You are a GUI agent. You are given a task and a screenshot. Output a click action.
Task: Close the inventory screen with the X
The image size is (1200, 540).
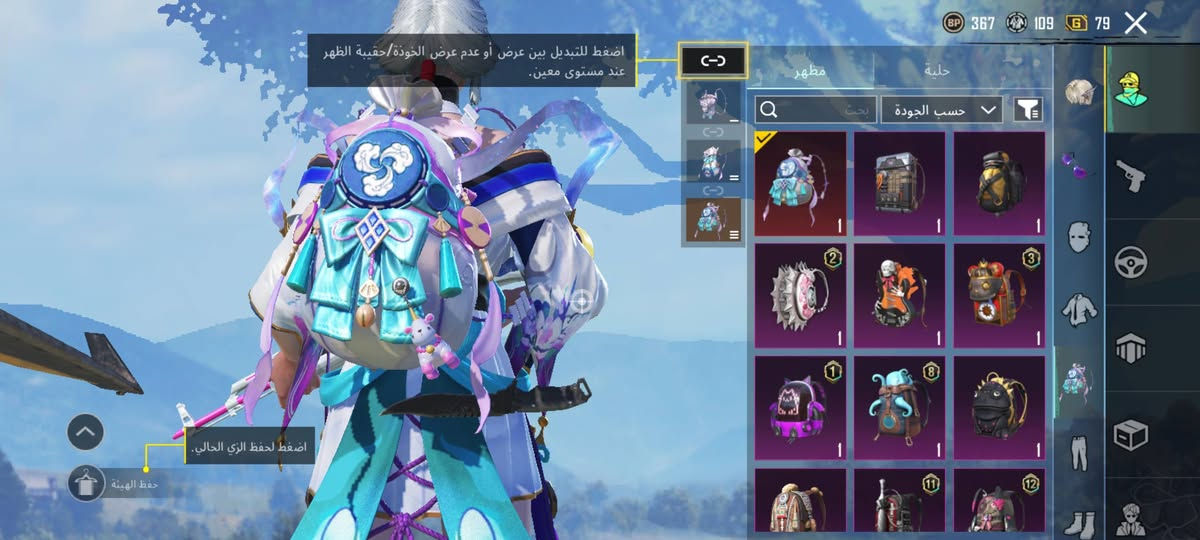1135,23
